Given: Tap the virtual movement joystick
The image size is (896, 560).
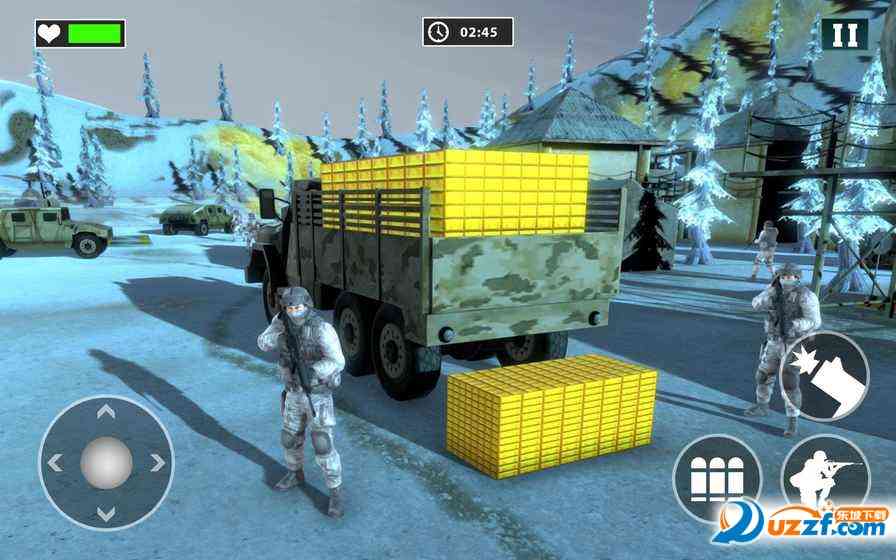Looking at the screenshot, I should point(105,463).
